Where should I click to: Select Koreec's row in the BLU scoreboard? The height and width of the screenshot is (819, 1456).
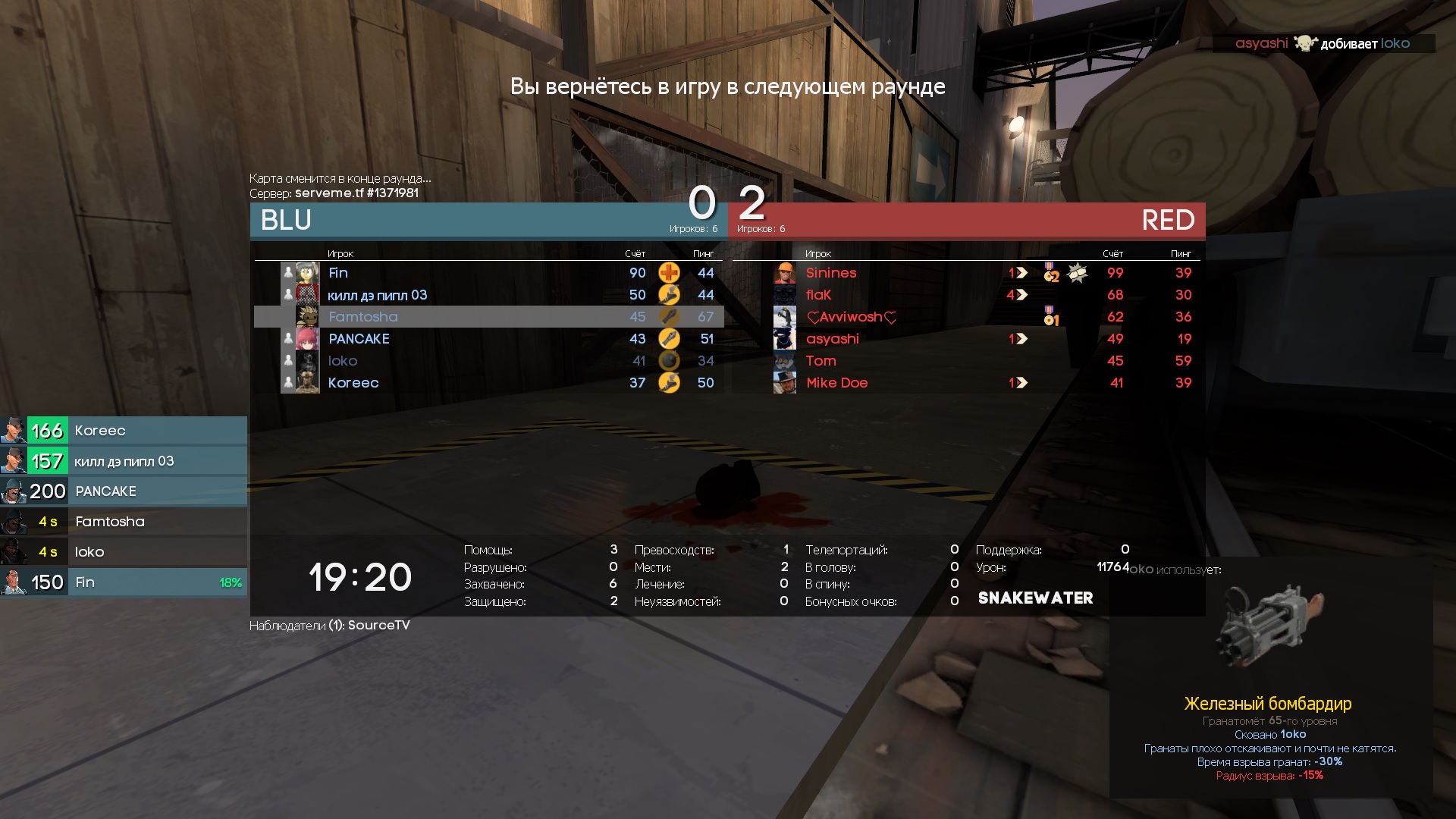353,383
